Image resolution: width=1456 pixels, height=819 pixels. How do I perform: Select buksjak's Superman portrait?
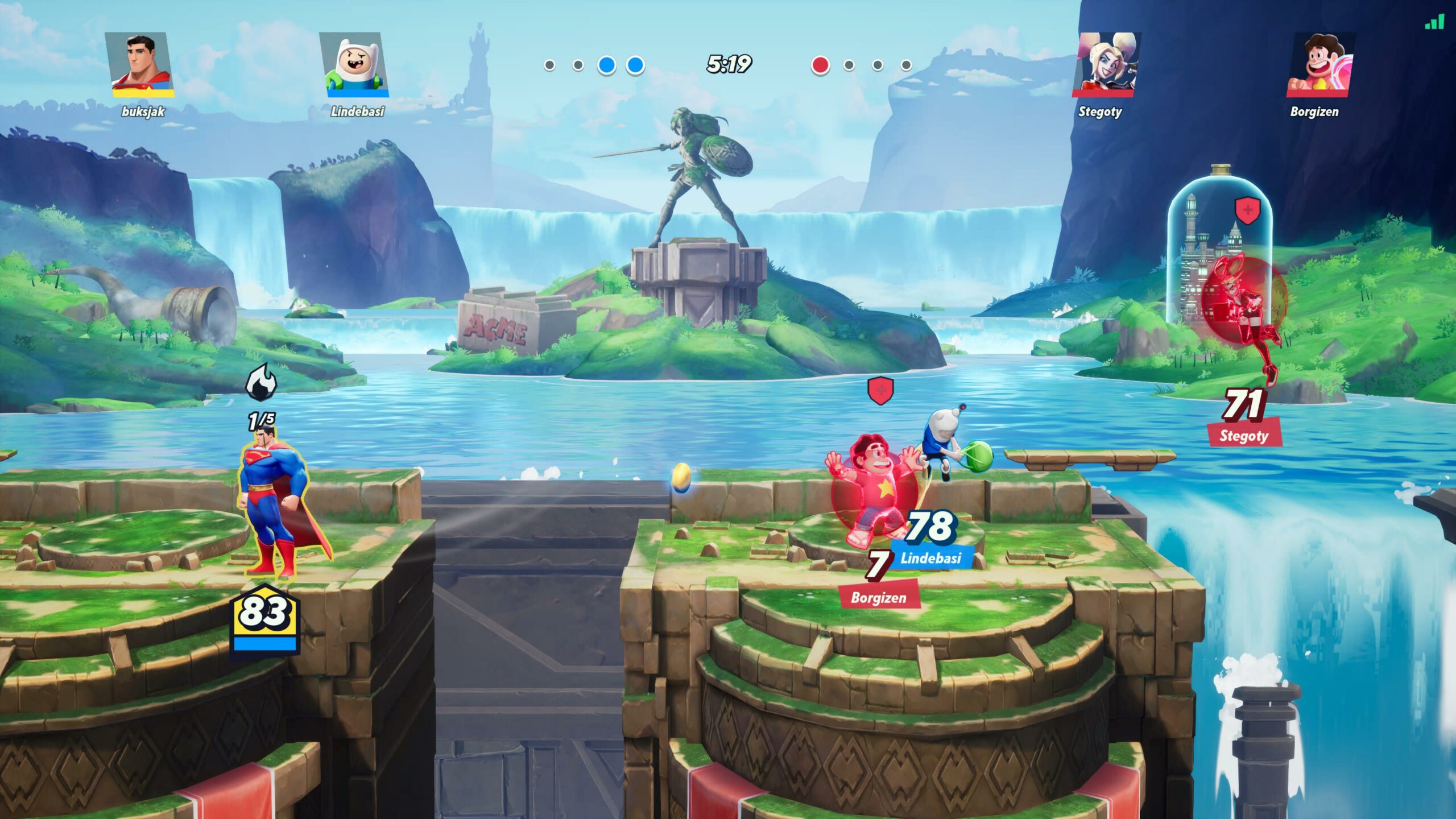(x=140, y=64)
